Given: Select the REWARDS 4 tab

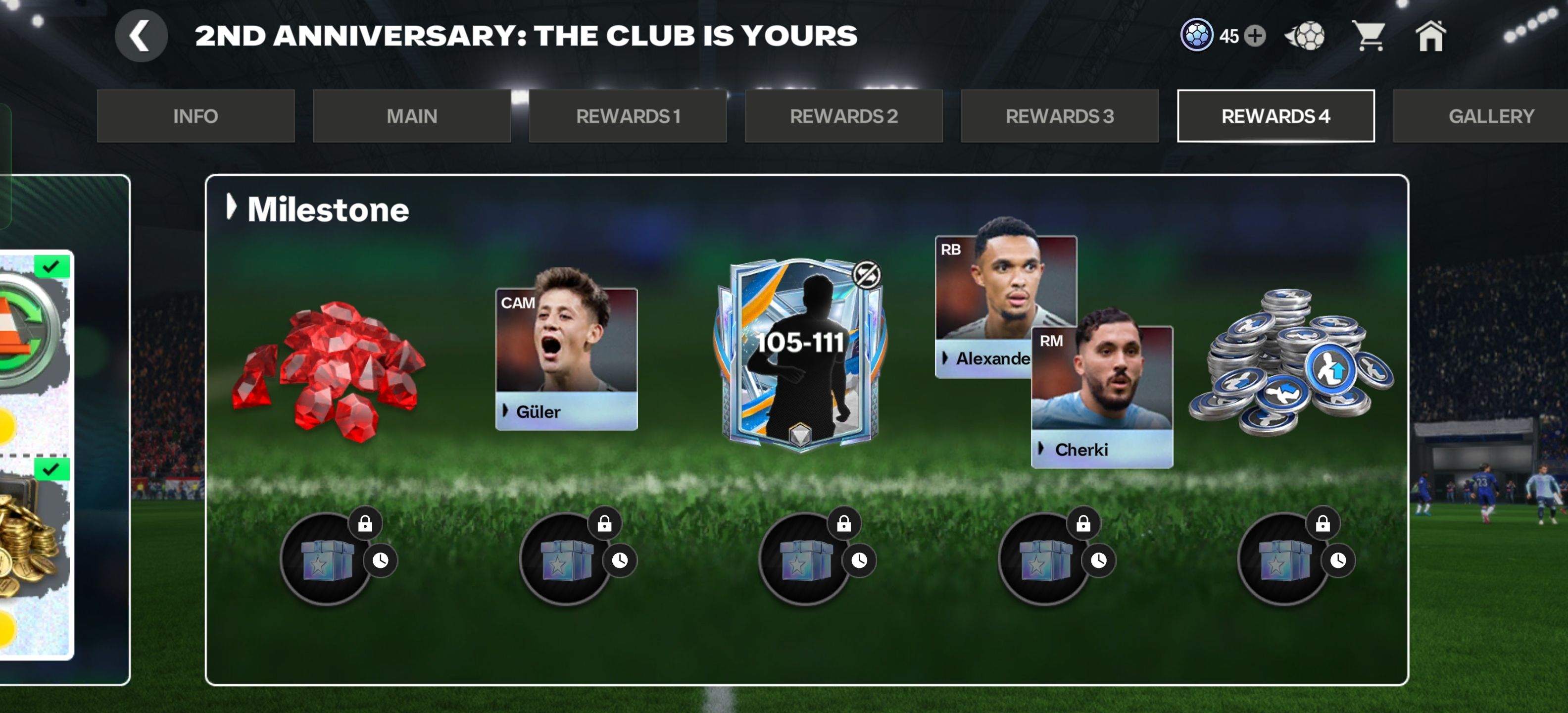Looking at the screenshot, I should [1275, 116].
